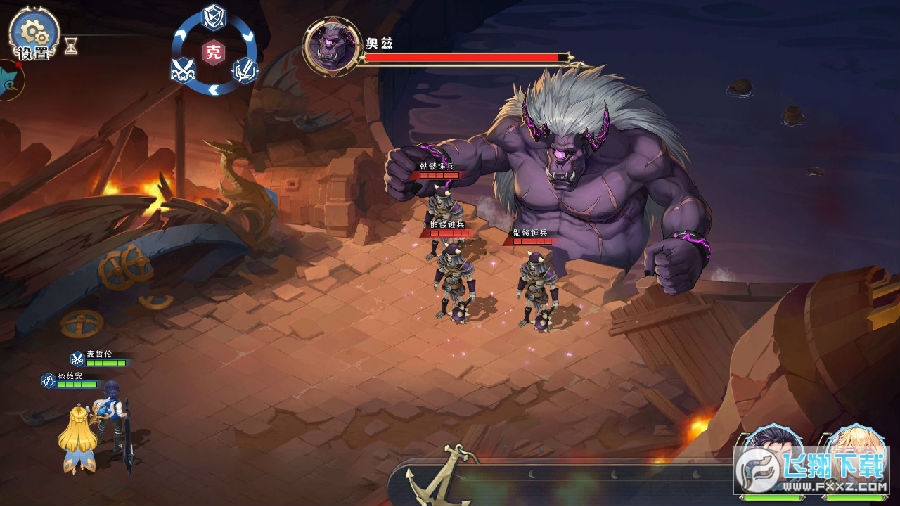Open the blue star icon with red dot

point(8,80)
